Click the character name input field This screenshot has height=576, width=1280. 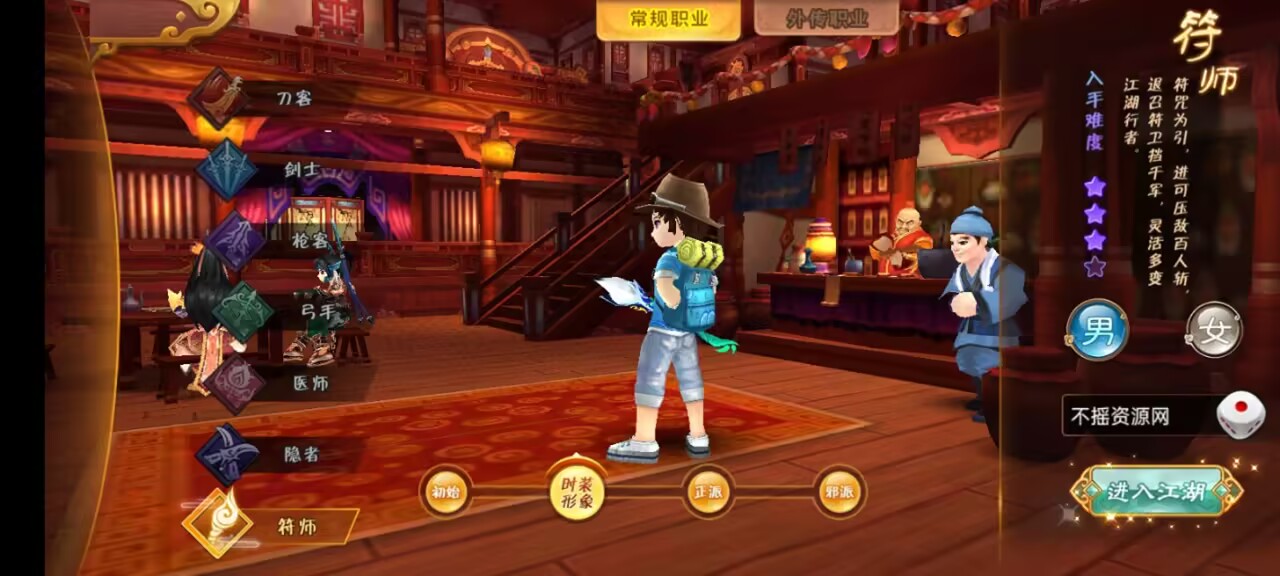coord(1135,415)
